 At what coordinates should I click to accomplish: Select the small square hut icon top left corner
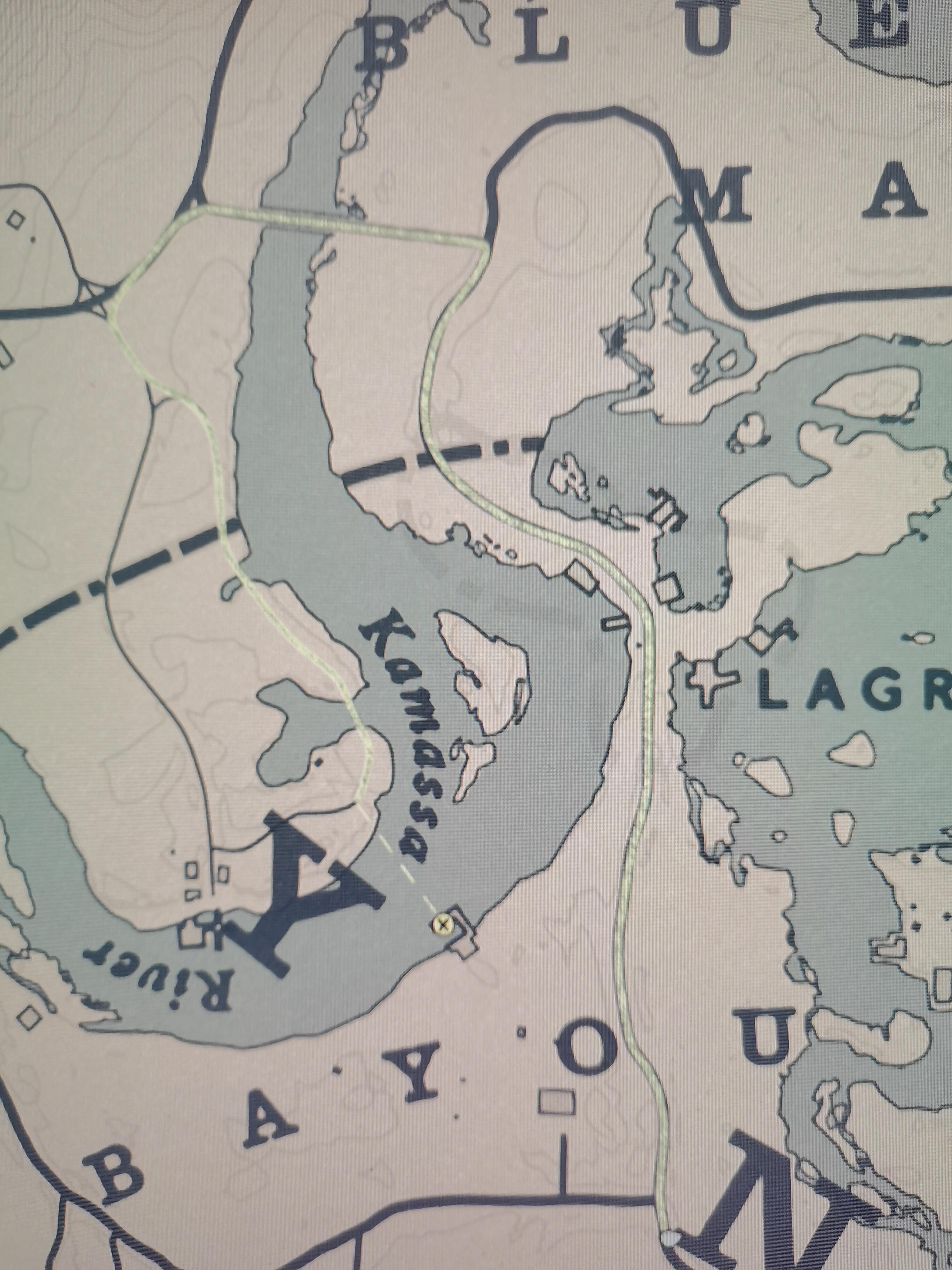coord(16,219)
